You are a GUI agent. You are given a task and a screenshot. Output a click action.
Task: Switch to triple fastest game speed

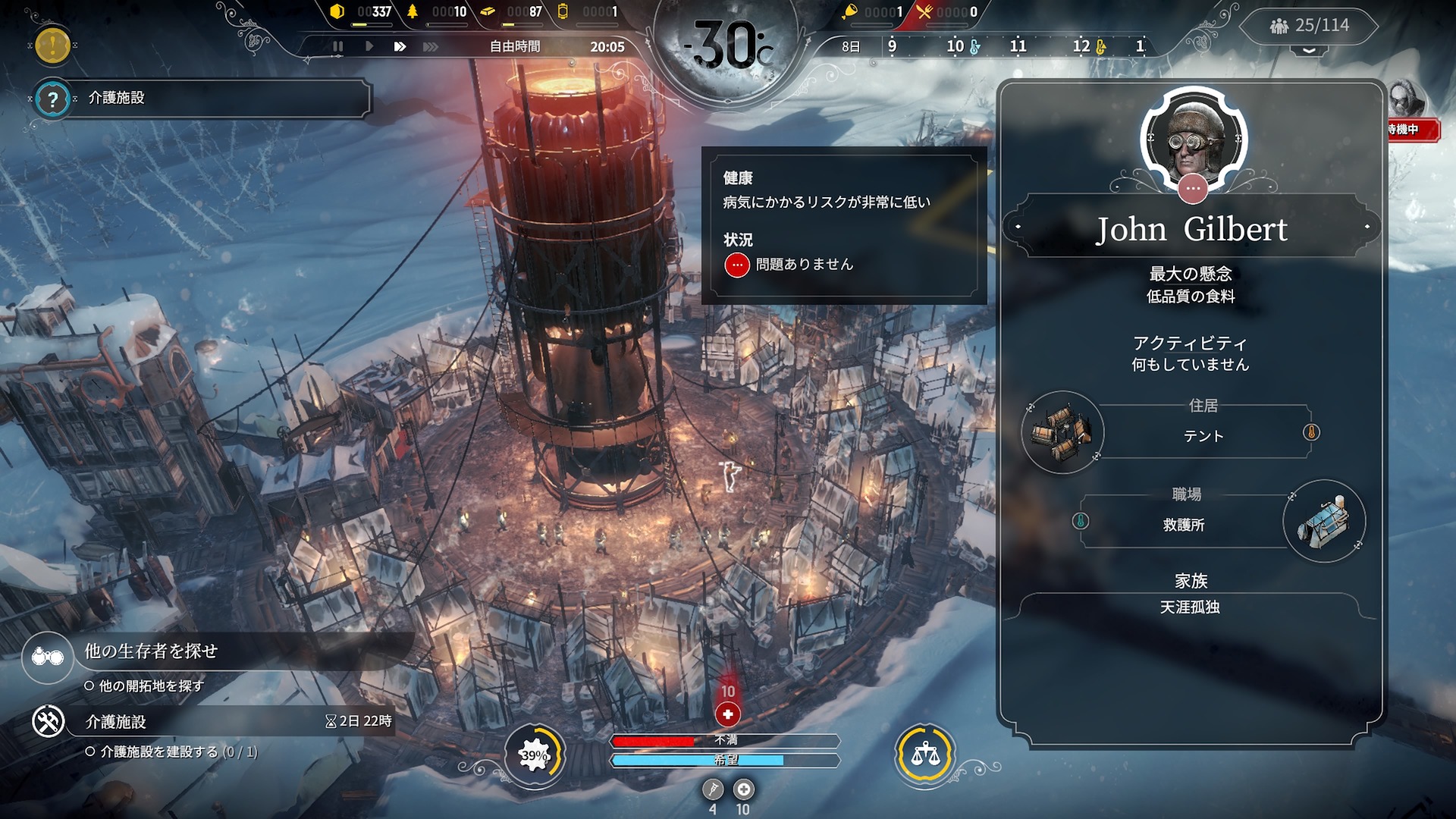[430, 46]
